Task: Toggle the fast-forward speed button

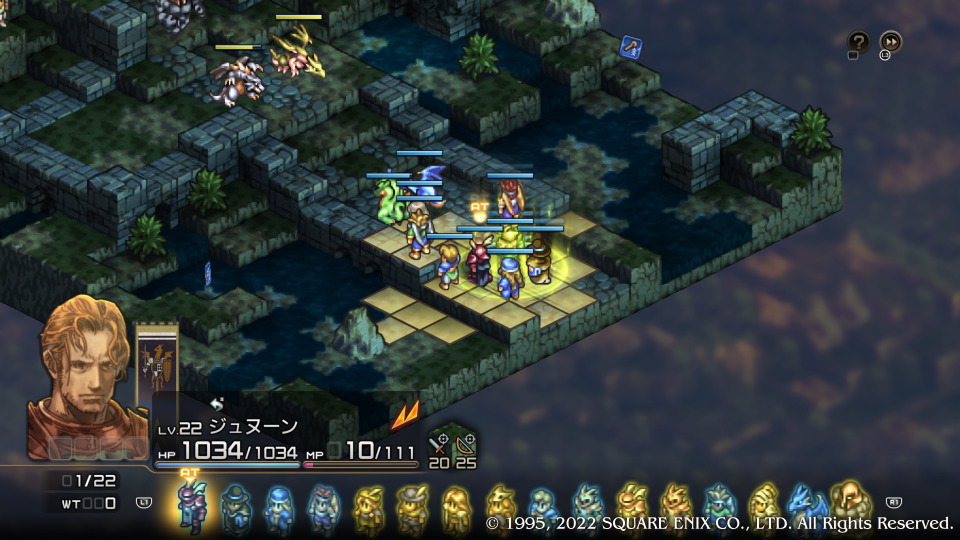Action: coord(890,41)
